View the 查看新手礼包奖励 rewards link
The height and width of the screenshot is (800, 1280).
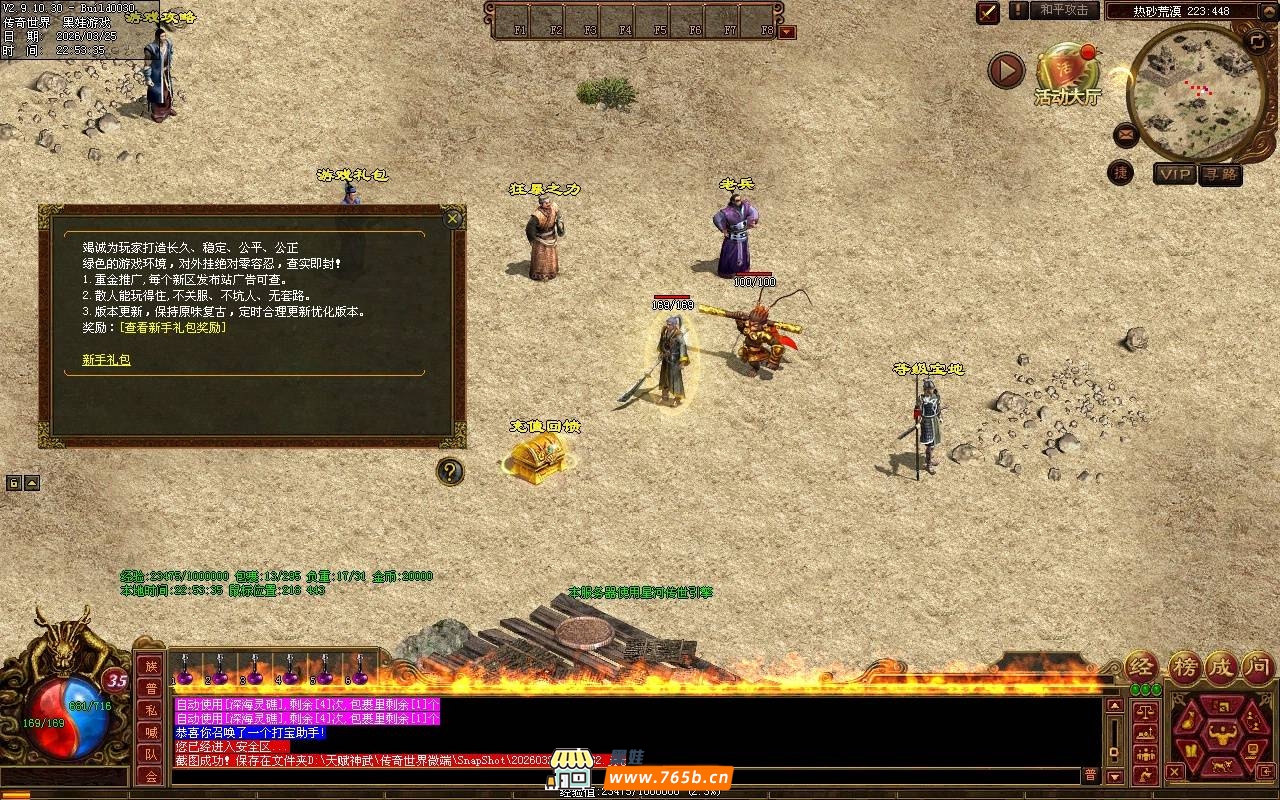tap(172, 327)
